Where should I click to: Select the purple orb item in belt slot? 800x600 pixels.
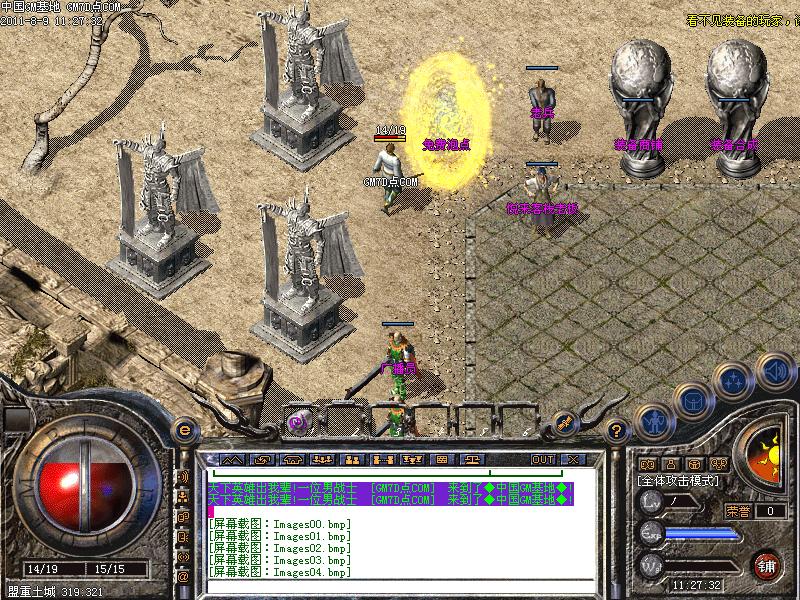coord(297,422)
